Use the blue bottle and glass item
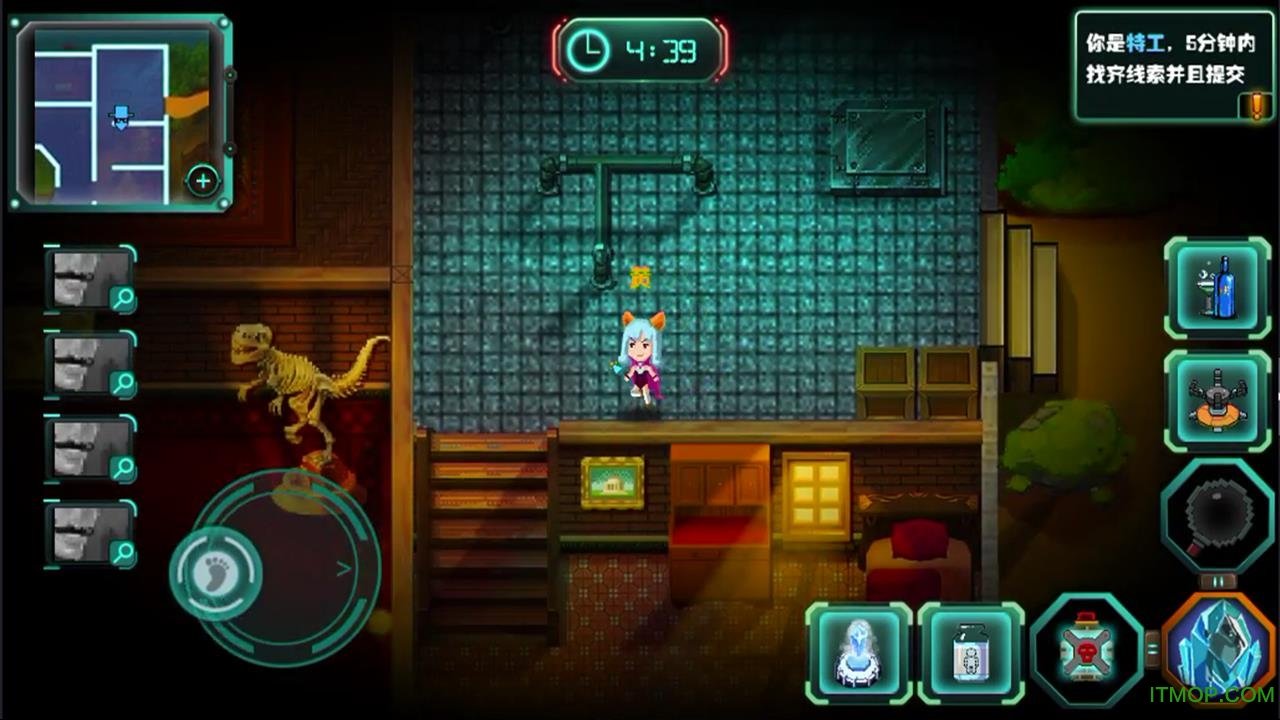 click(x=1217, y=288)
